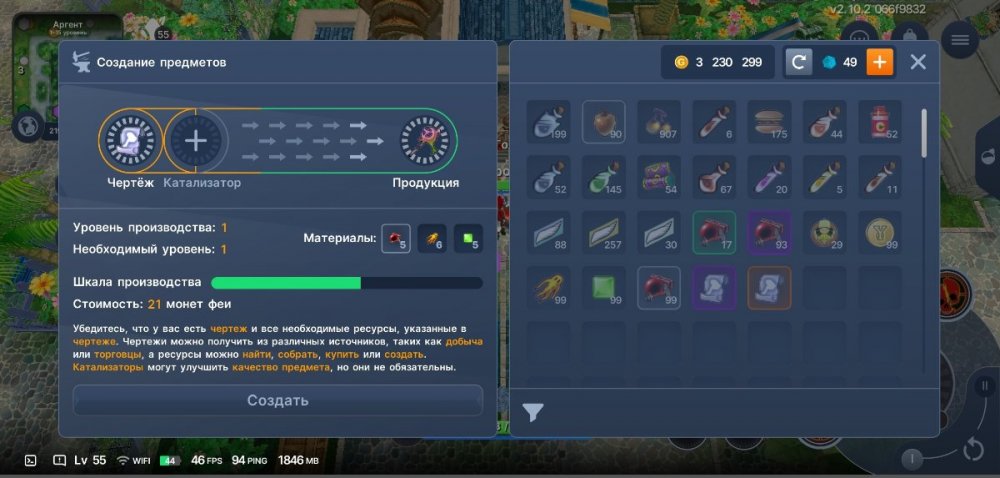Choose the purple scroll bundle with 54

[x=659, y=177]
